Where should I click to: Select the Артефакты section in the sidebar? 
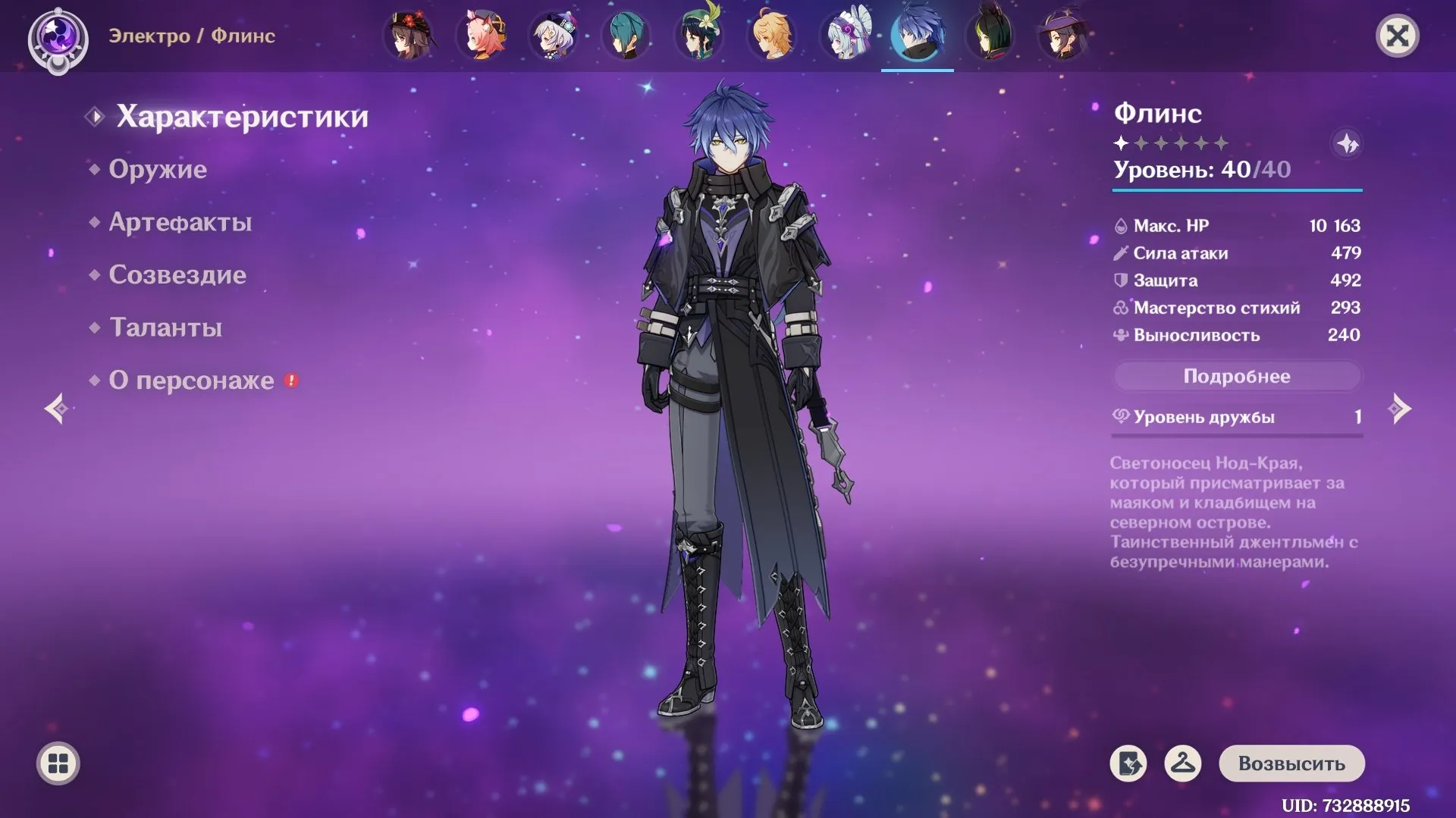(x=180, y=221)
